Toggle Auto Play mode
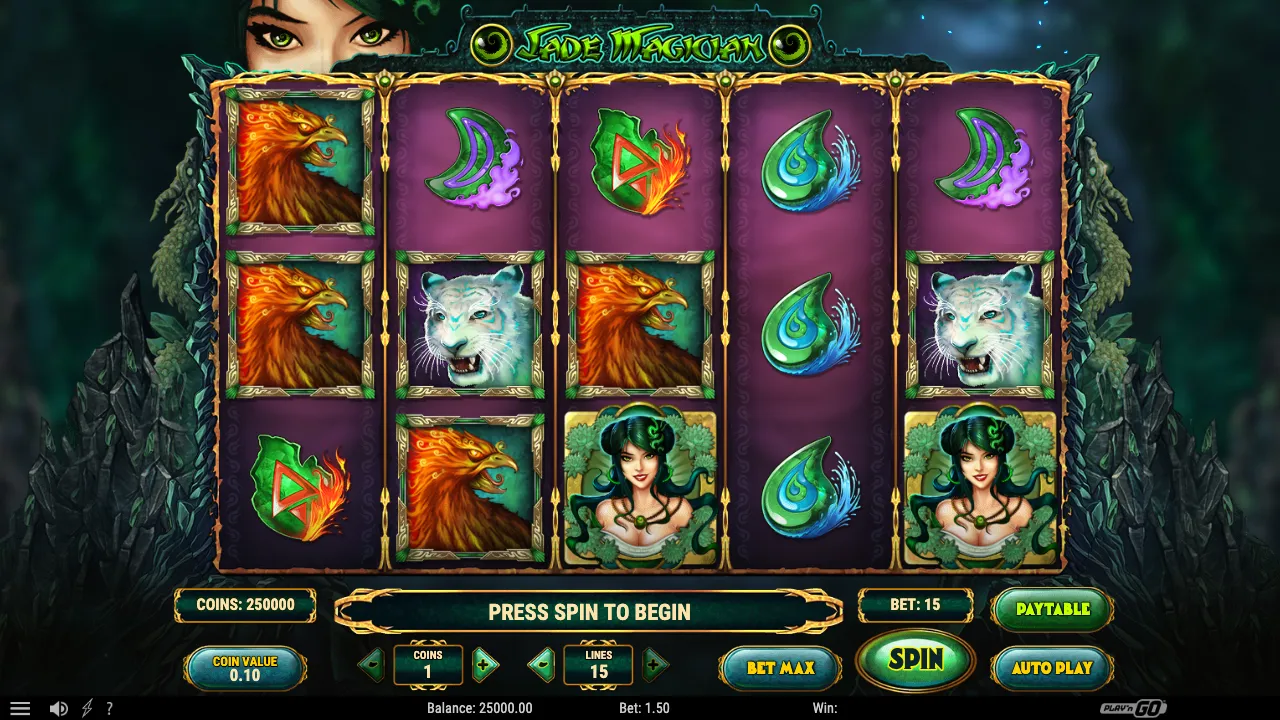 coord(1051,667)
